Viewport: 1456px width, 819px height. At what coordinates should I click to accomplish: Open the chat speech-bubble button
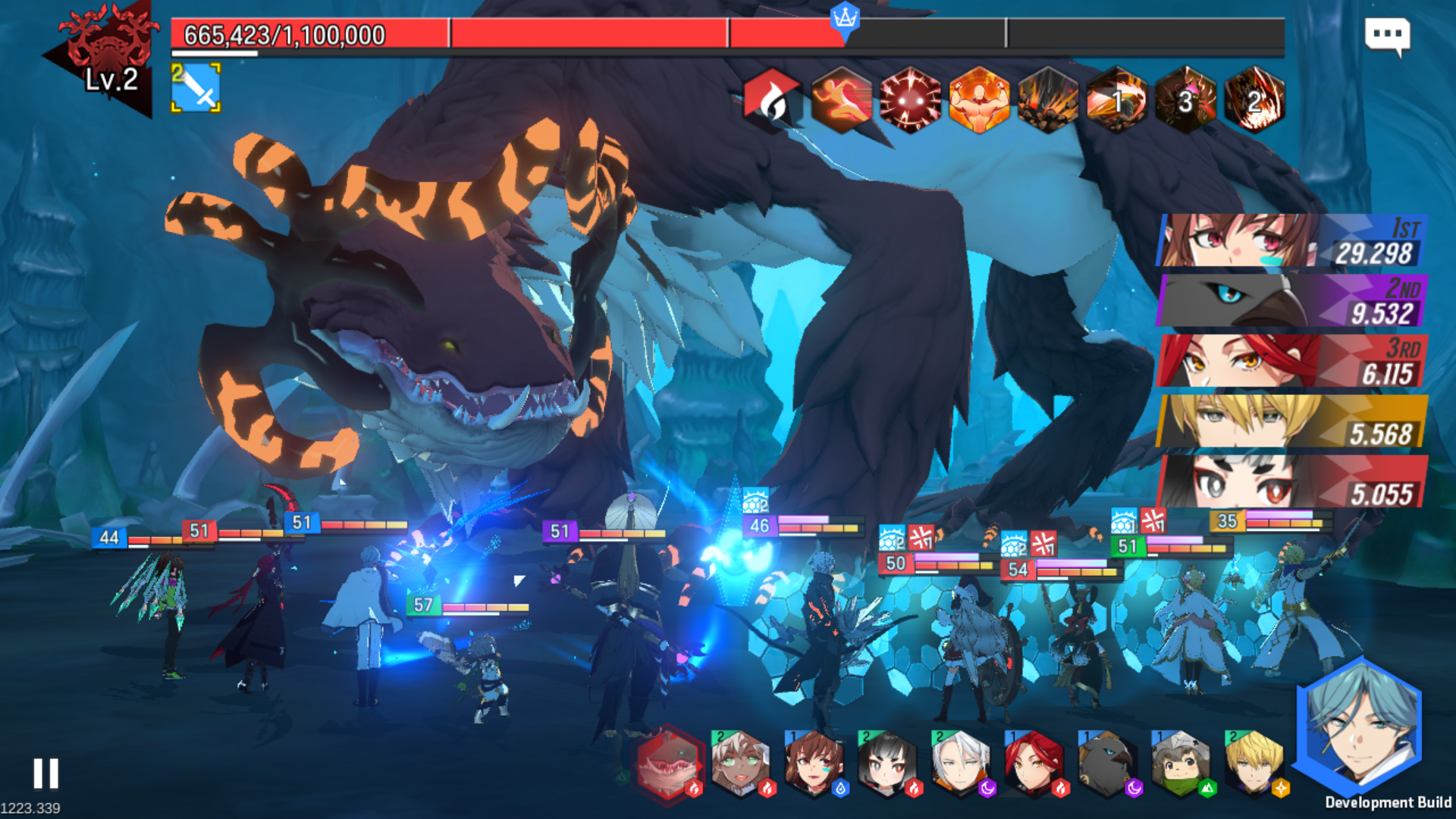1387,36
